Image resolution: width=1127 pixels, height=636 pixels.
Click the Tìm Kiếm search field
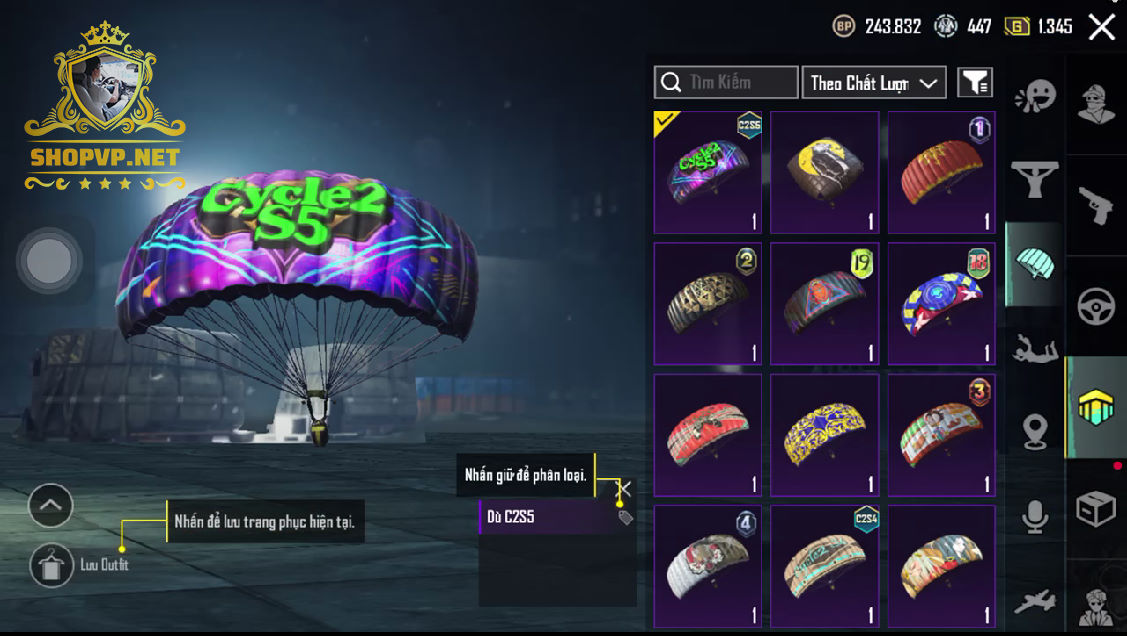point(726,82)
